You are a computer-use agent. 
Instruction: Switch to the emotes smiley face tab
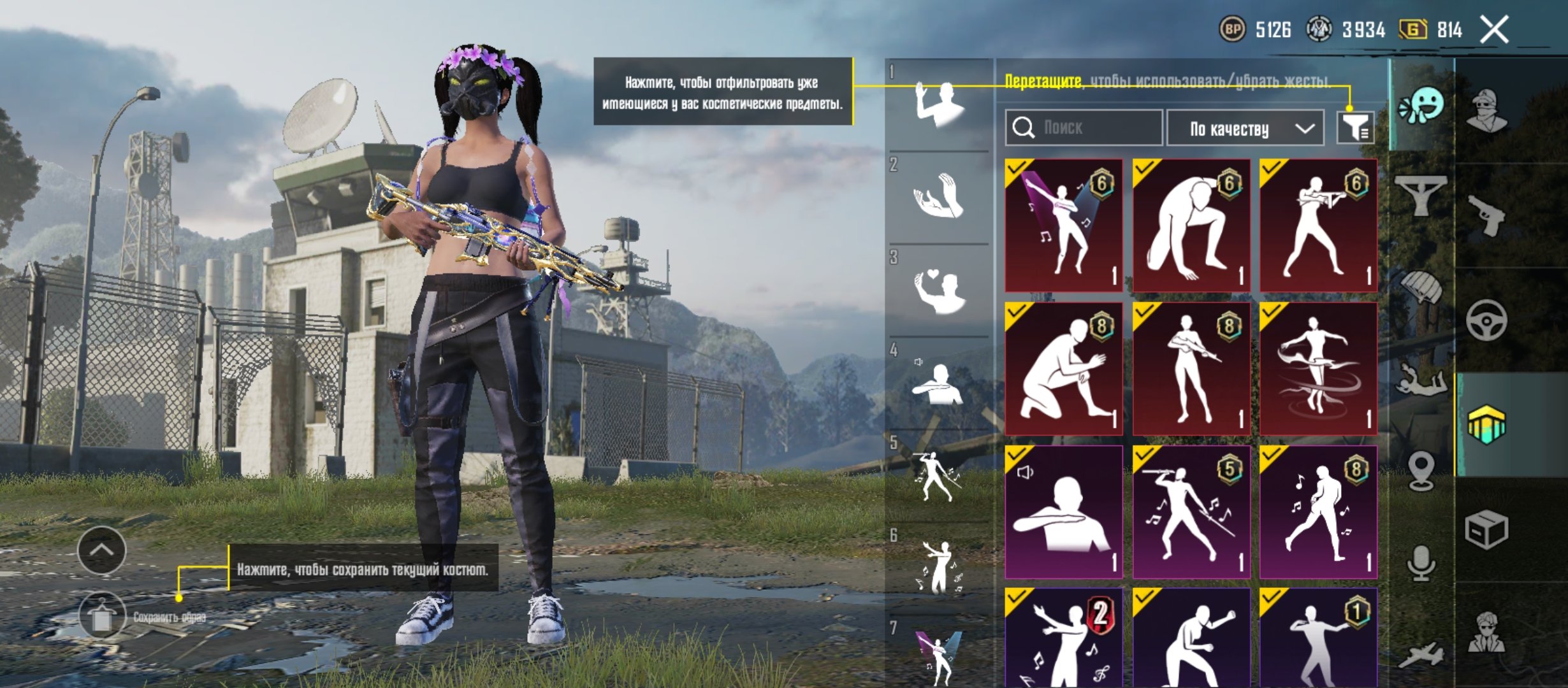tap(1421, 106)
